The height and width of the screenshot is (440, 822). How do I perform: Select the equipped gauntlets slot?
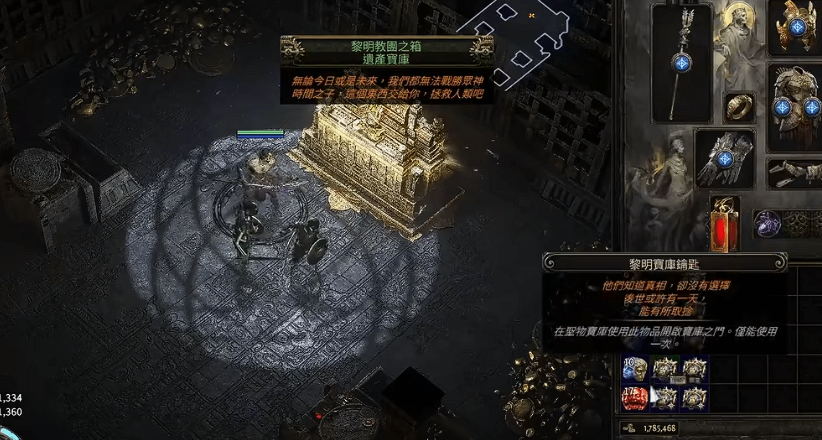725,157
